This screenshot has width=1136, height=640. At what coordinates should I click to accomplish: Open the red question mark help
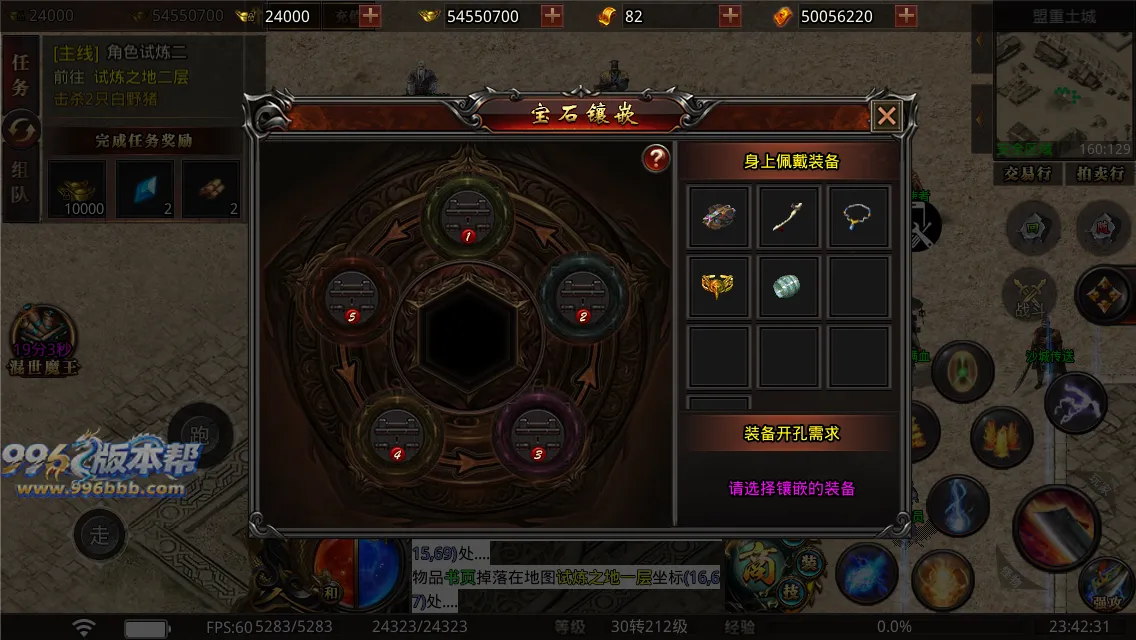tap(656, 158)
